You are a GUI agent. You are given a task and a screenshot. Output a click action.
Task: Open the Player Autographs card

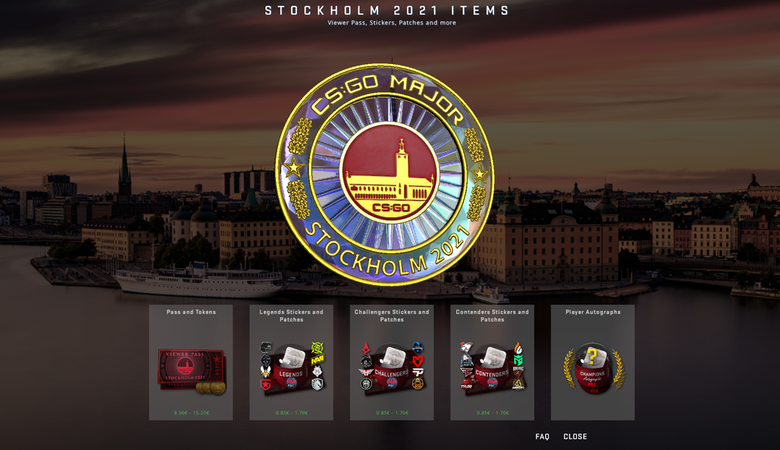(592, 363)
